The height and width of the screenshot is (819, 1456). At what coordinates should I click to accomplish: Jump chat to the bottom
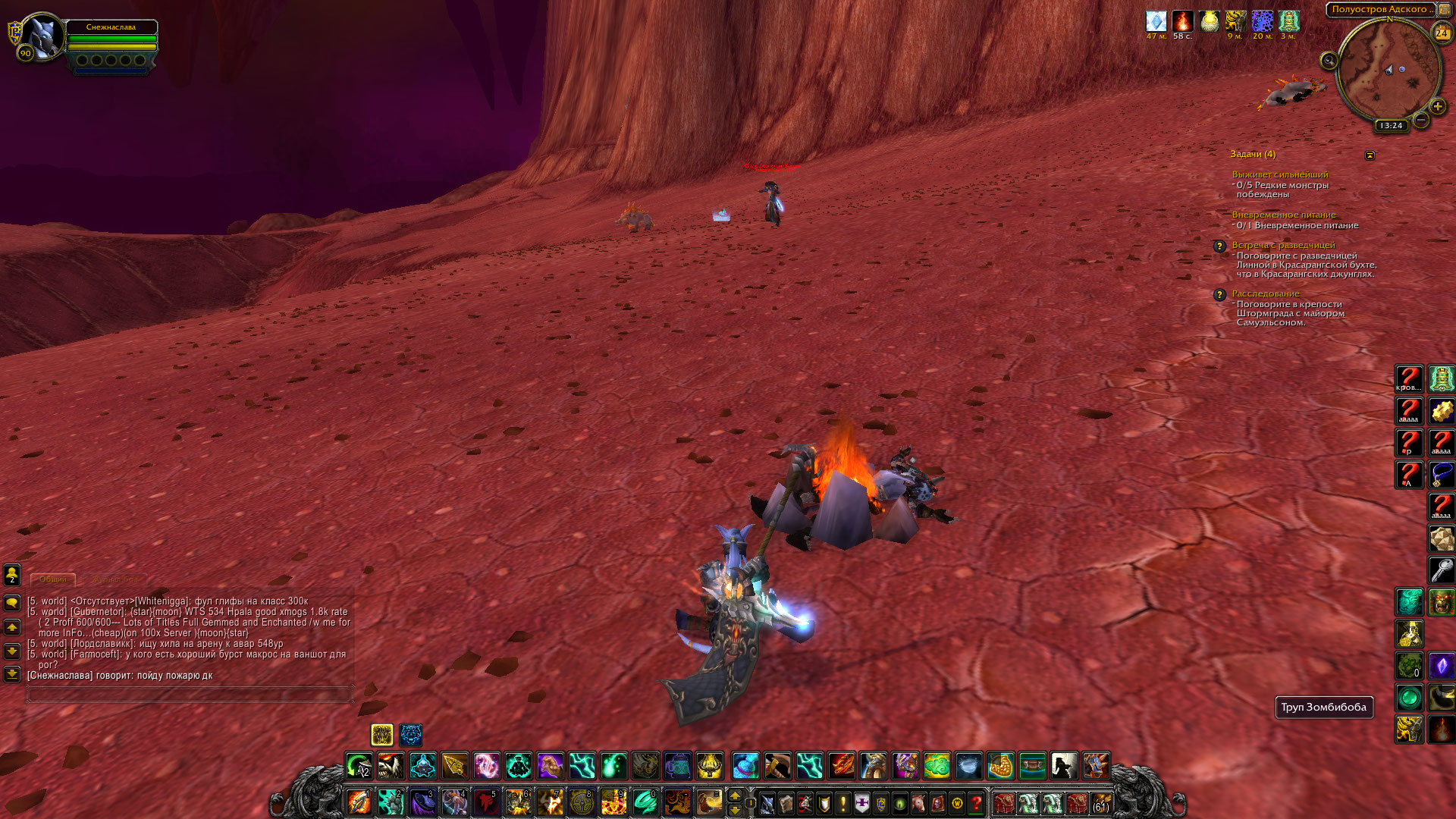[x=12, y=673]
